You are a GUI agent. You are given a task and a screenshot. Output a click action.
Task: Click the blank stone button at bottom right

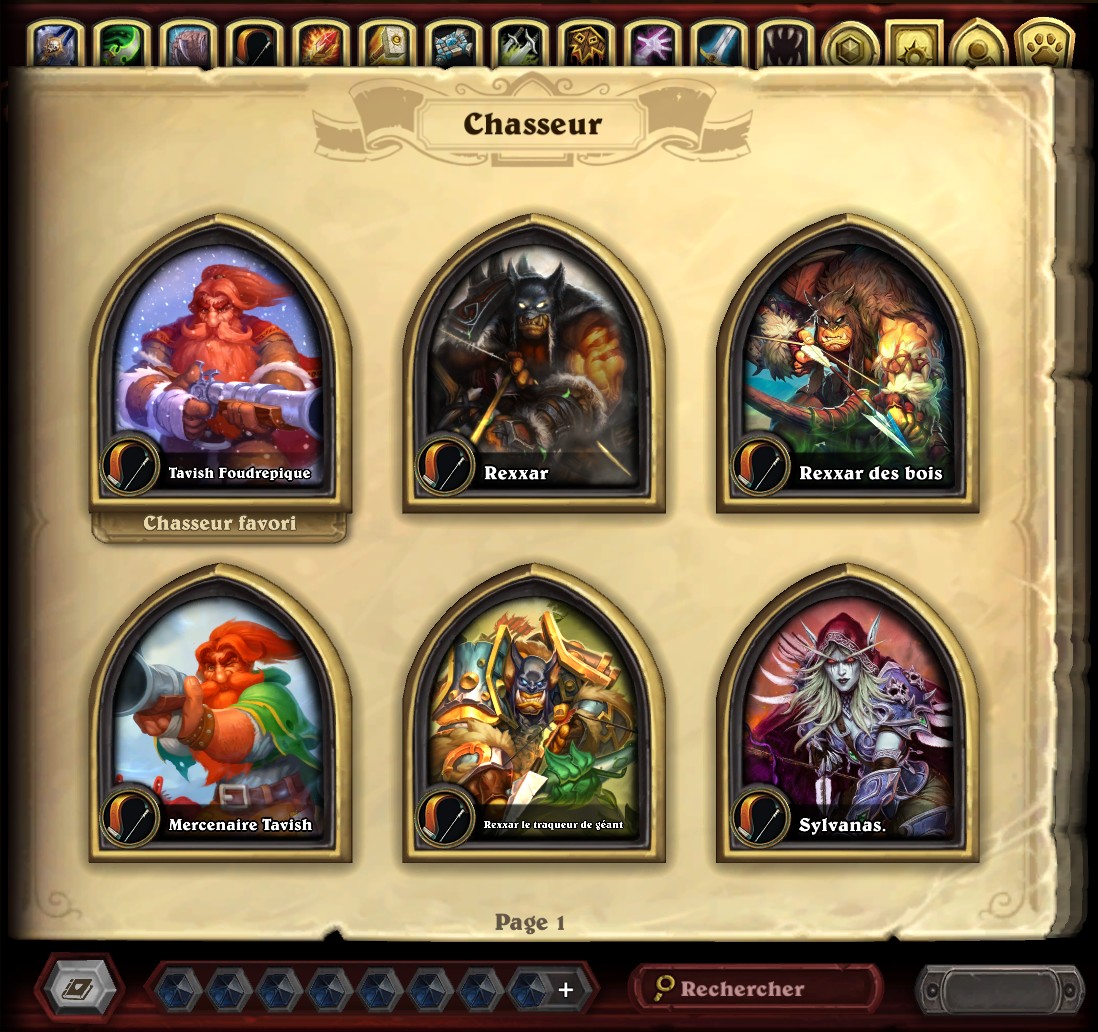(x=999, y=990)
